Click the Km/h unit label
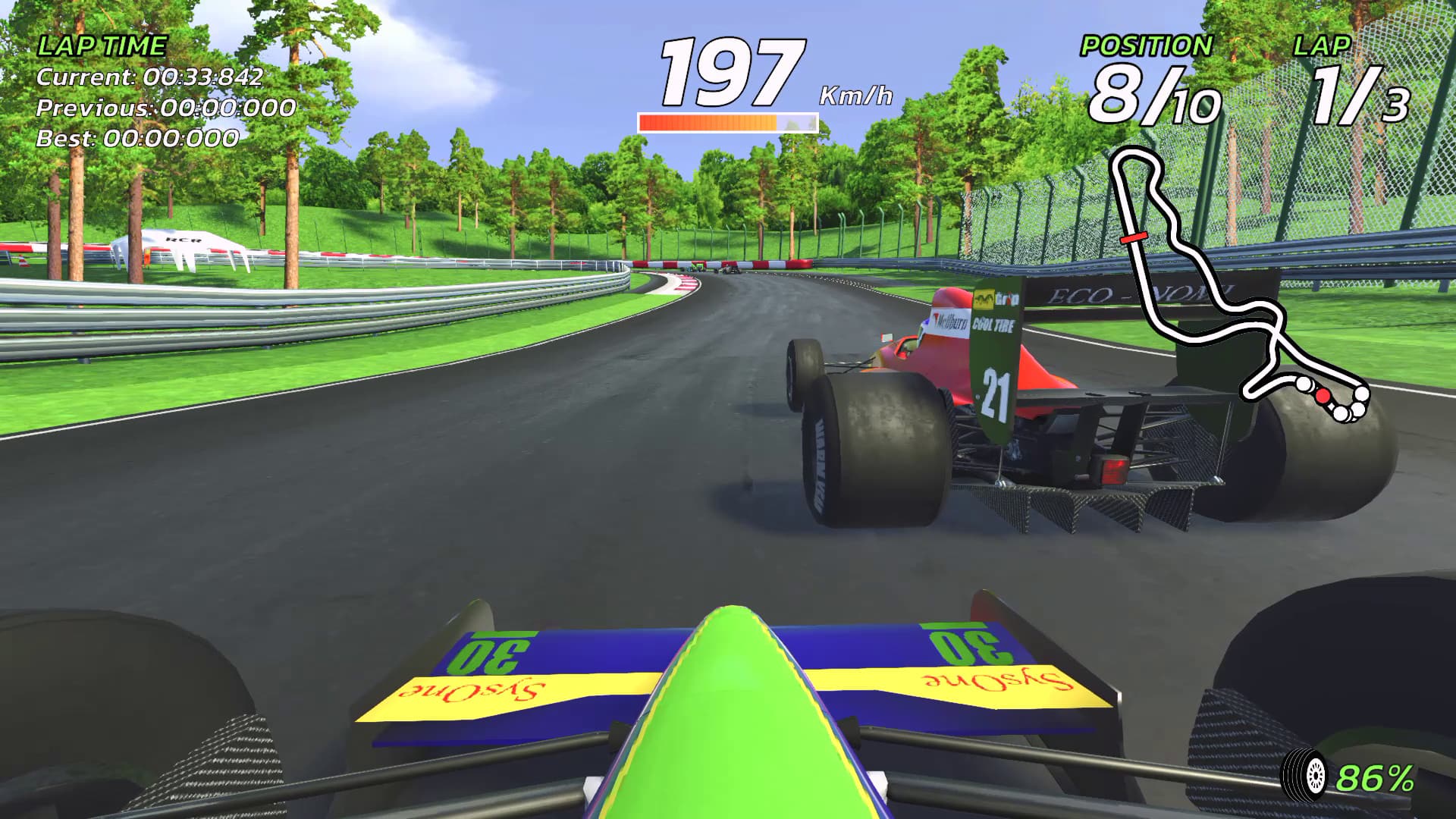Screen dimensions: 1456x819 coord(855,94)
